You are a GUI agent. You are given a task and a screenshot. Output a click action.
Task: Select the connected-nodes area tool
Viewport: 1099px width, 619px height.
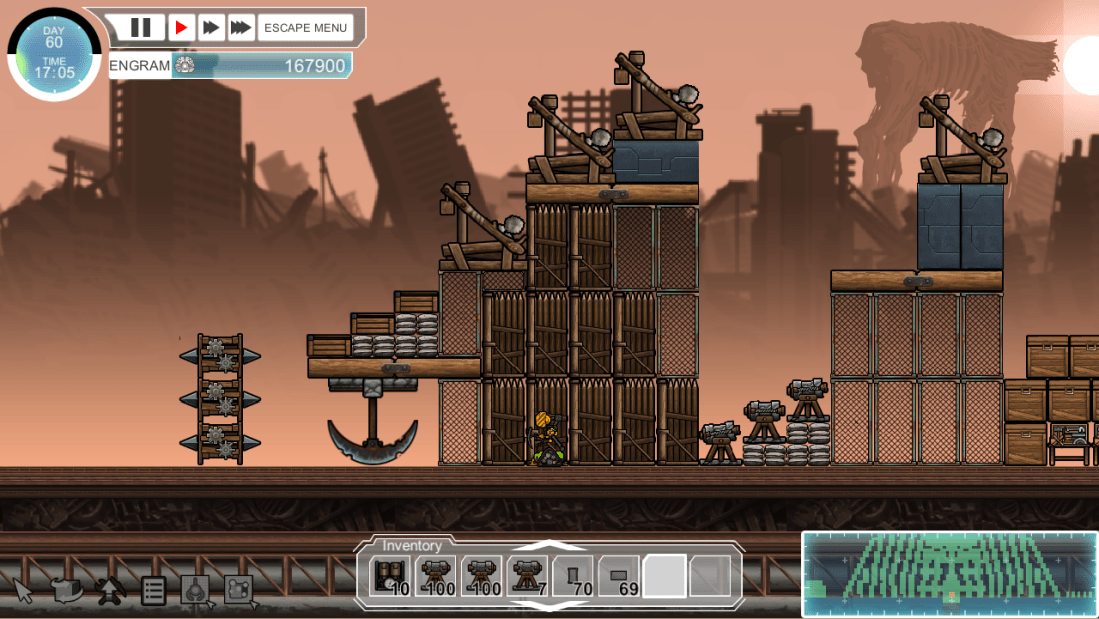238,590
